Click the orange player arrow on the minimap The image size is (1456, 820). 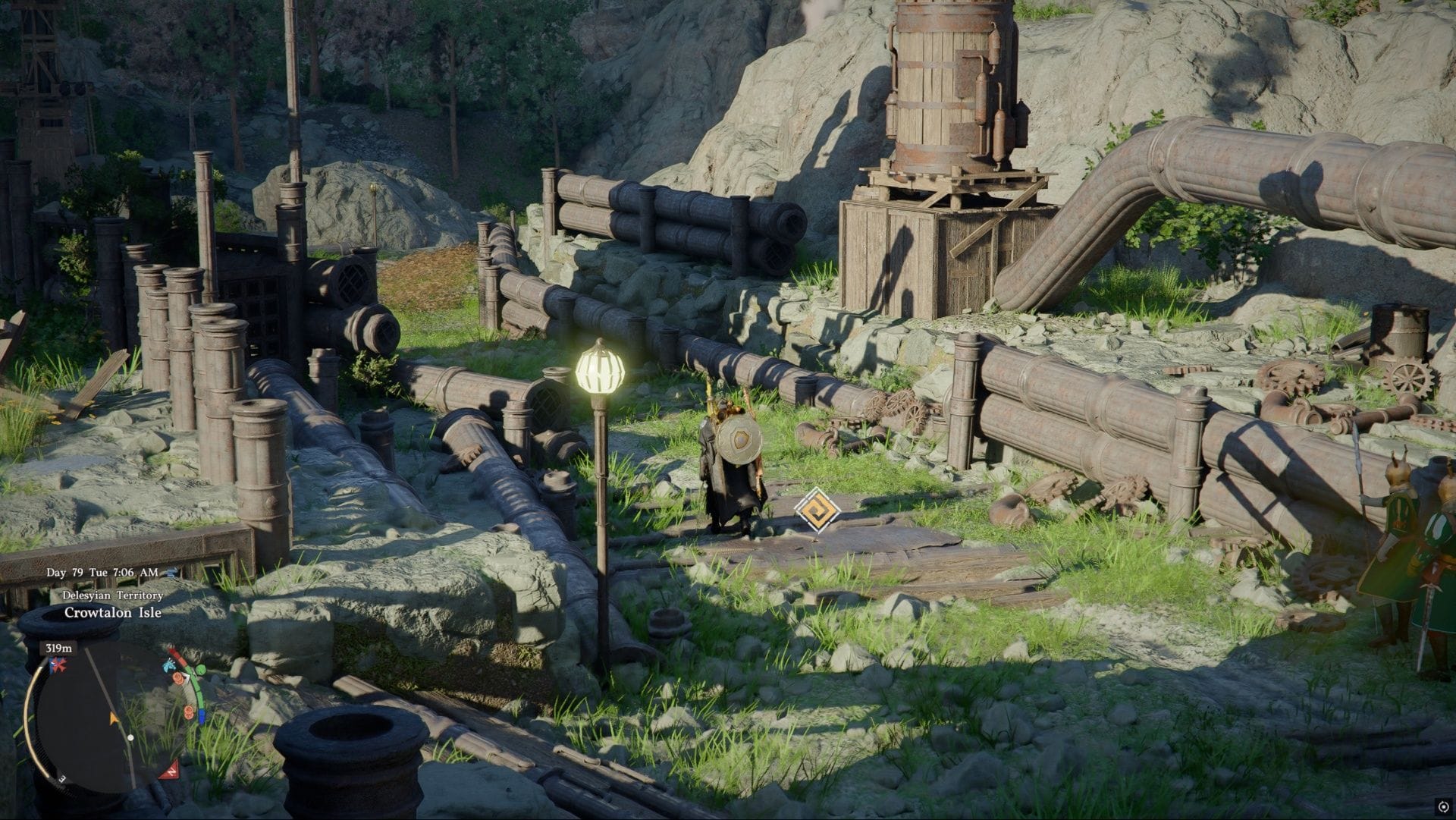click(x=113, y=718)
